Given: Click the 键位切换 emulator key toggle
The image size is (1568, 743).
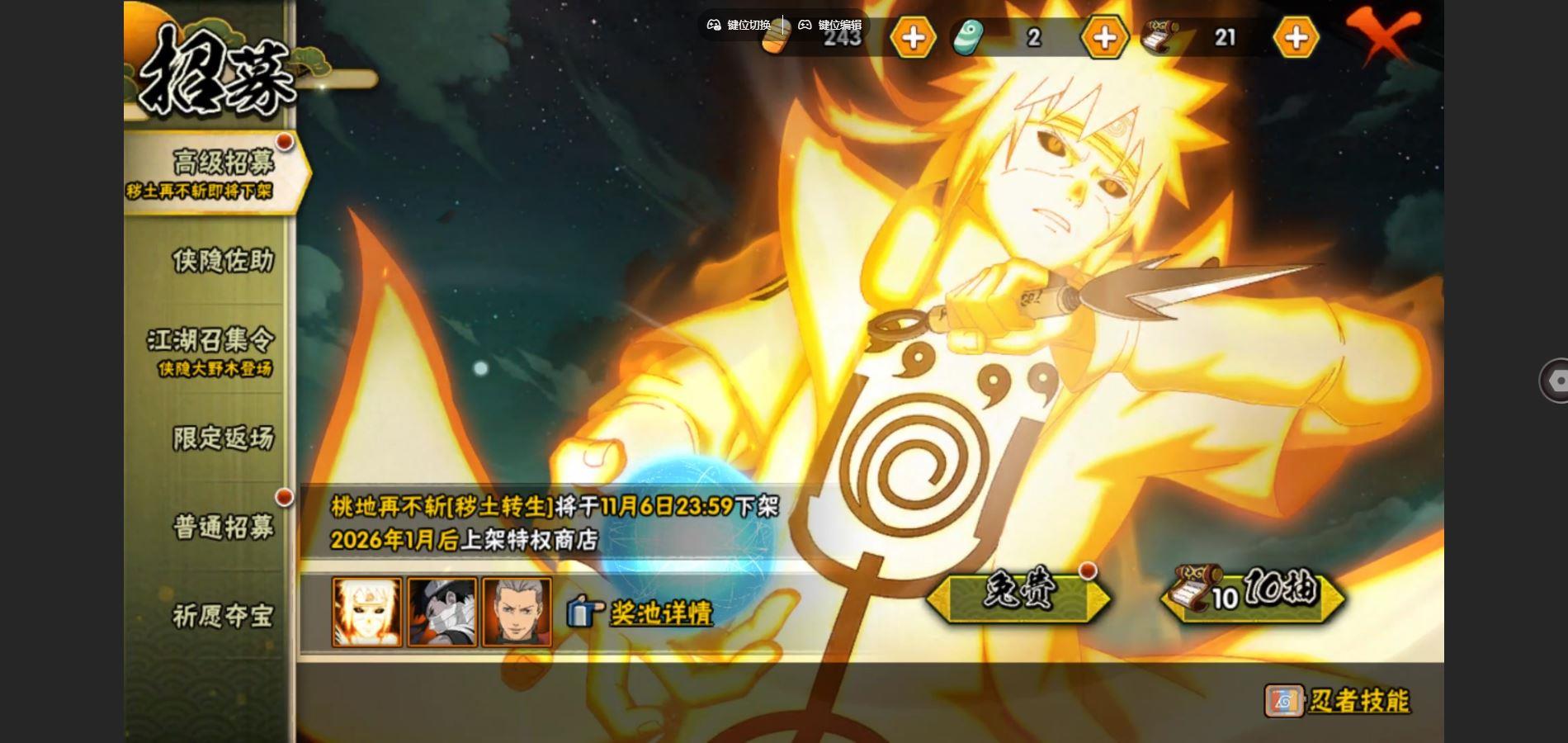Looking at the screenshot, I should (739, 26).
